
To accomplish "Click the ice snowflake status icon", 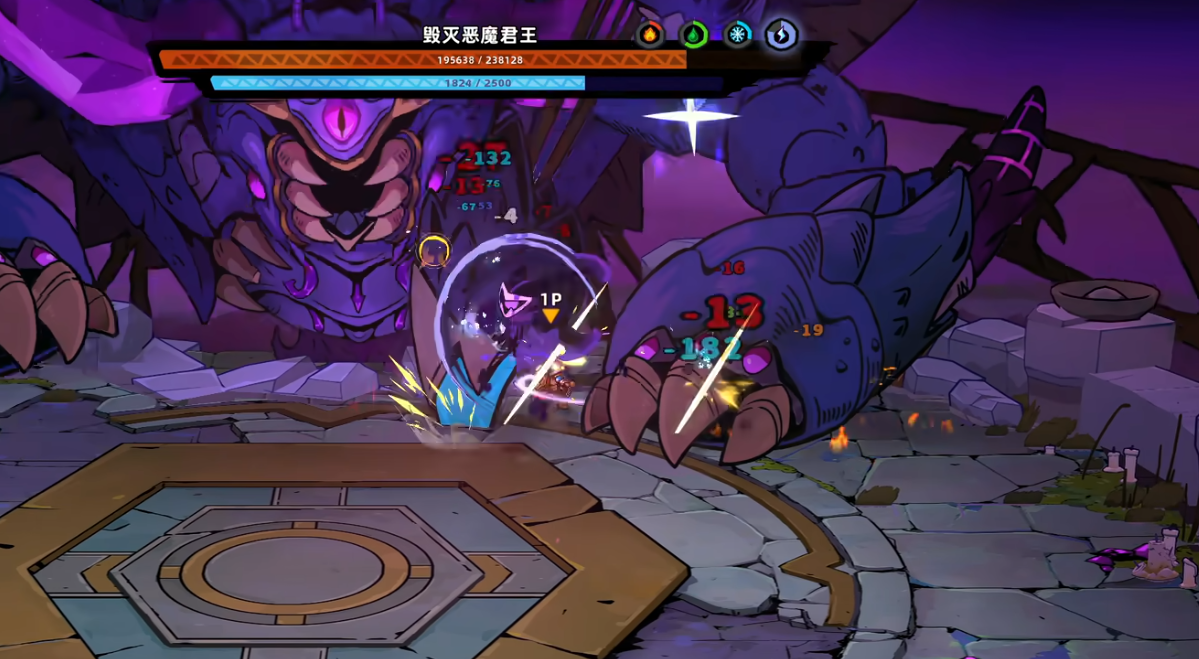I will pyautogui.click(x=738, y=35).
